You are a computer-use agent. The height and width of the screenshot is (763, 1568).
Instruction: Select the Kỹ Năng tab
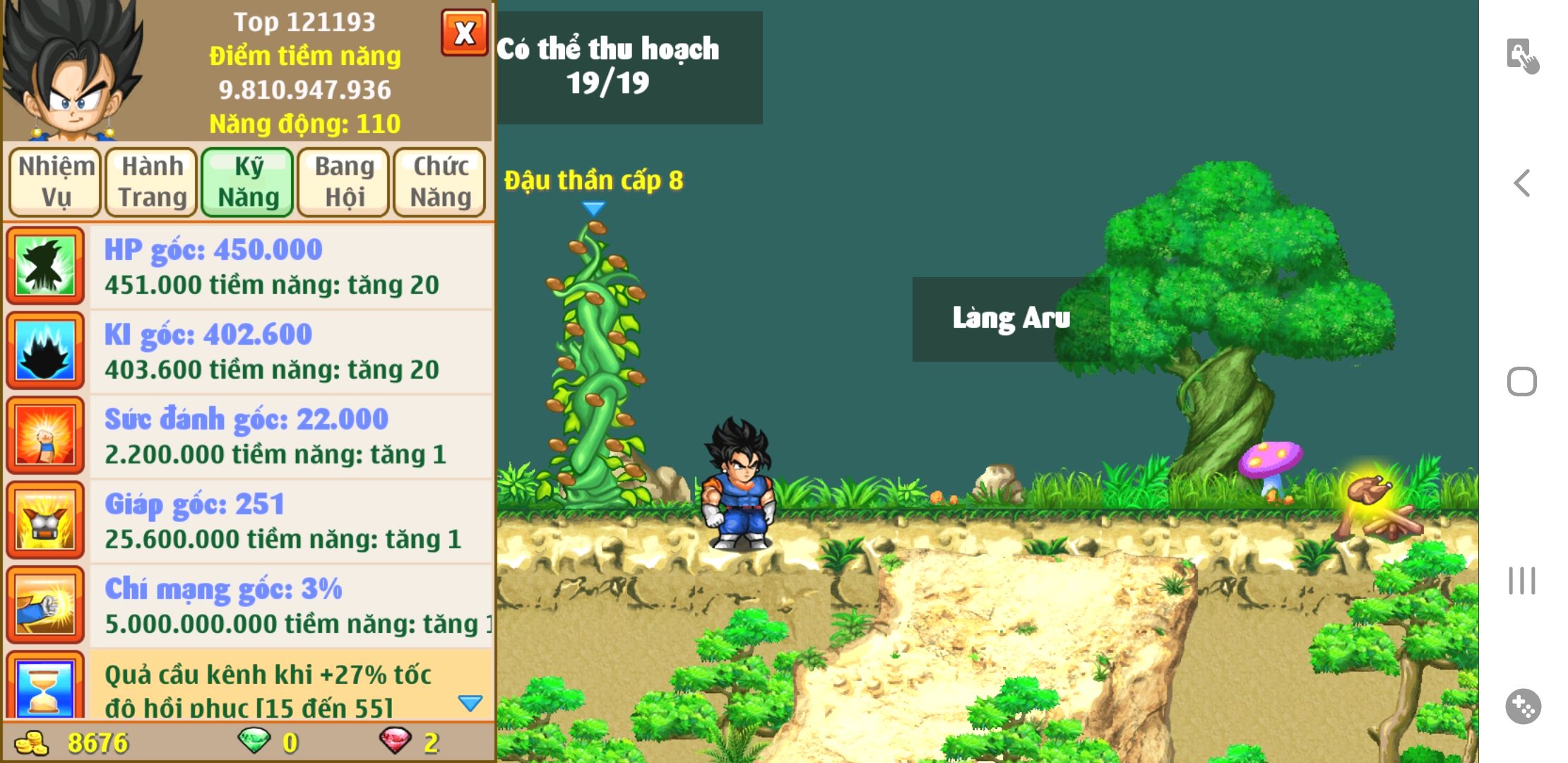(248, 182)
